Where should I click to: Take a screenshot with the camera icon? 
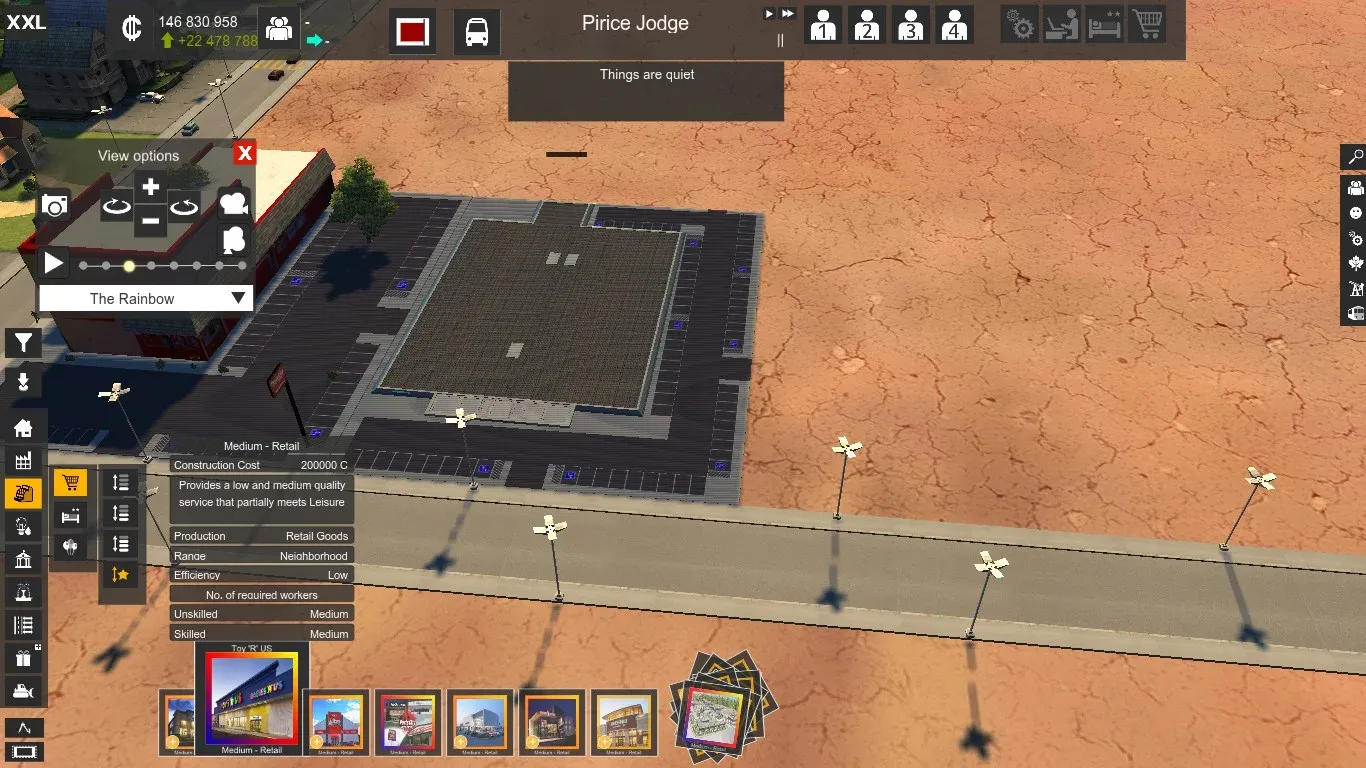pos(55,206)
